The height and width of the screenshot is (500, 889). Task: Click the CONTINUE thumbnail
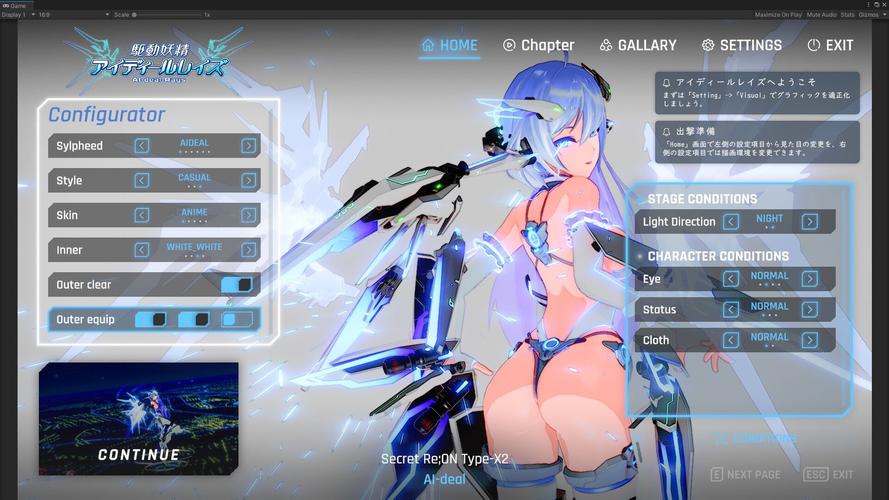(139, 418)
